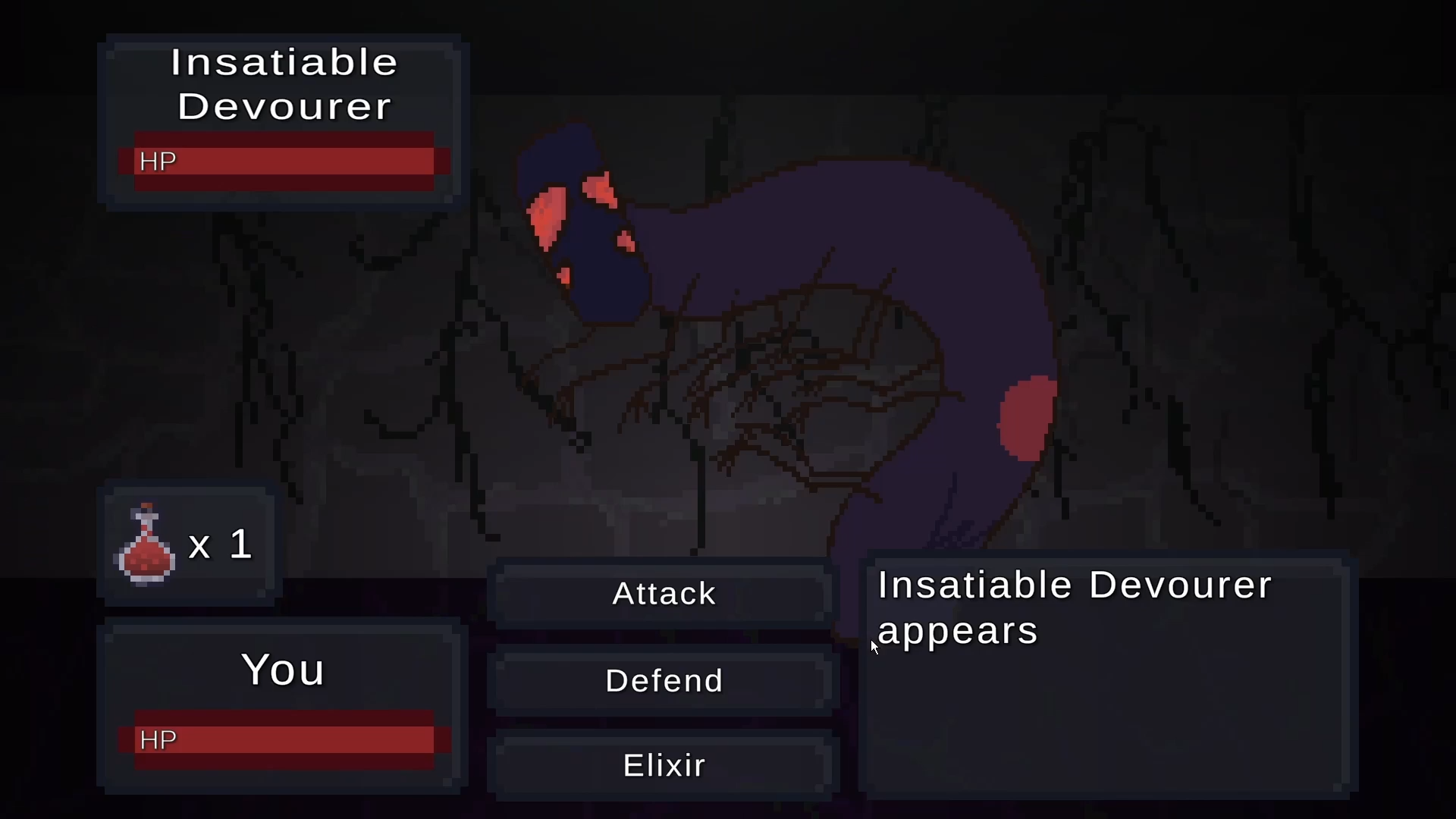Viewport: 1456px width, 819px height.
Task: Use the Elixir button
Action: [x=664, y=765]
